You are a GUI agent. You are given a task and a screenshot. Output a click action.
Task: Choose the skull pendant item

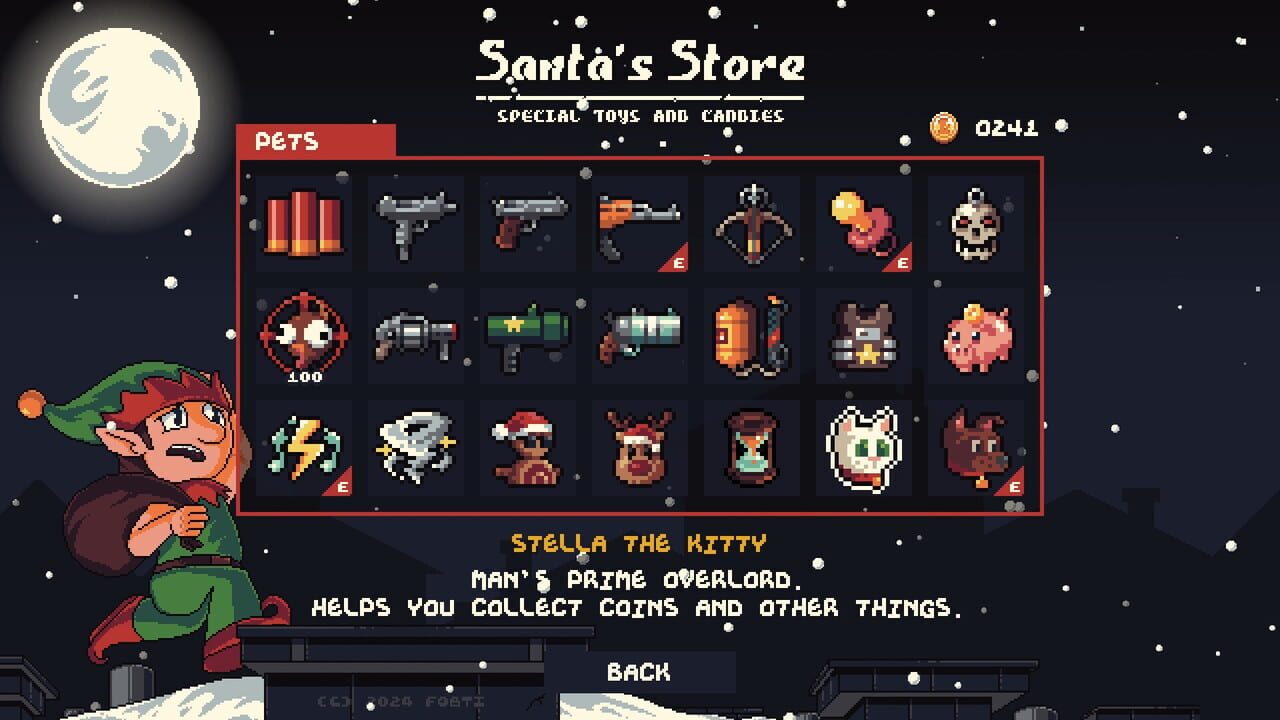coord(975,224)
